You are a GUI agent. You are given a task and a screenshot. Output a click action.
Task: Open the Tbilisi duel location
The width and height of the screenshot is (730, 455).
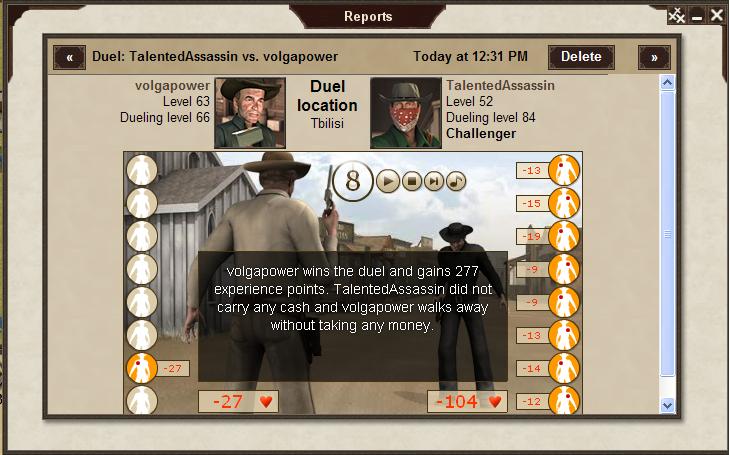pyautogui.click(x=327, y=124)
